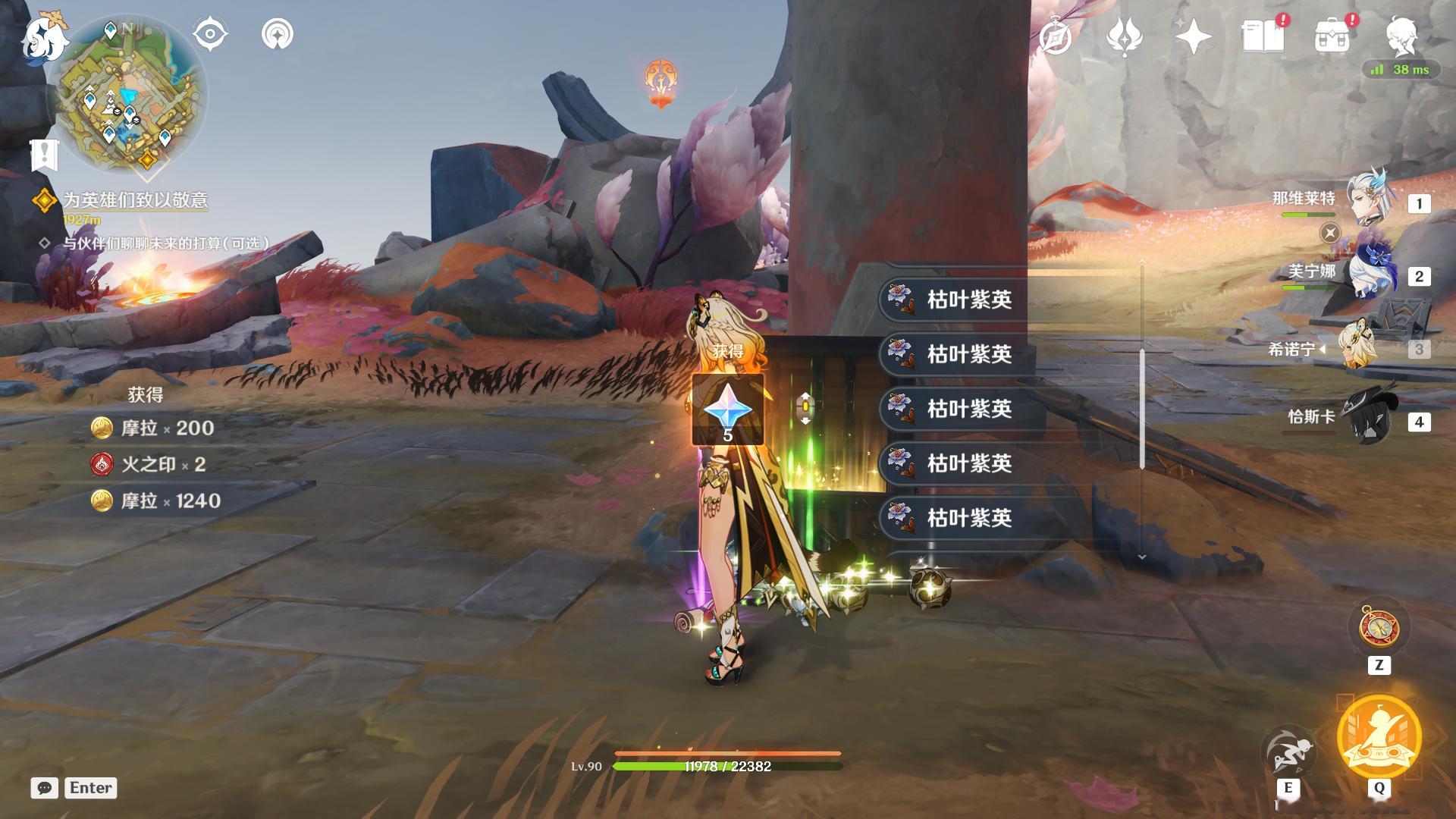Open the chat speech bubble
The width and height of the screenshot is (1456, 819).
(45, 788)
